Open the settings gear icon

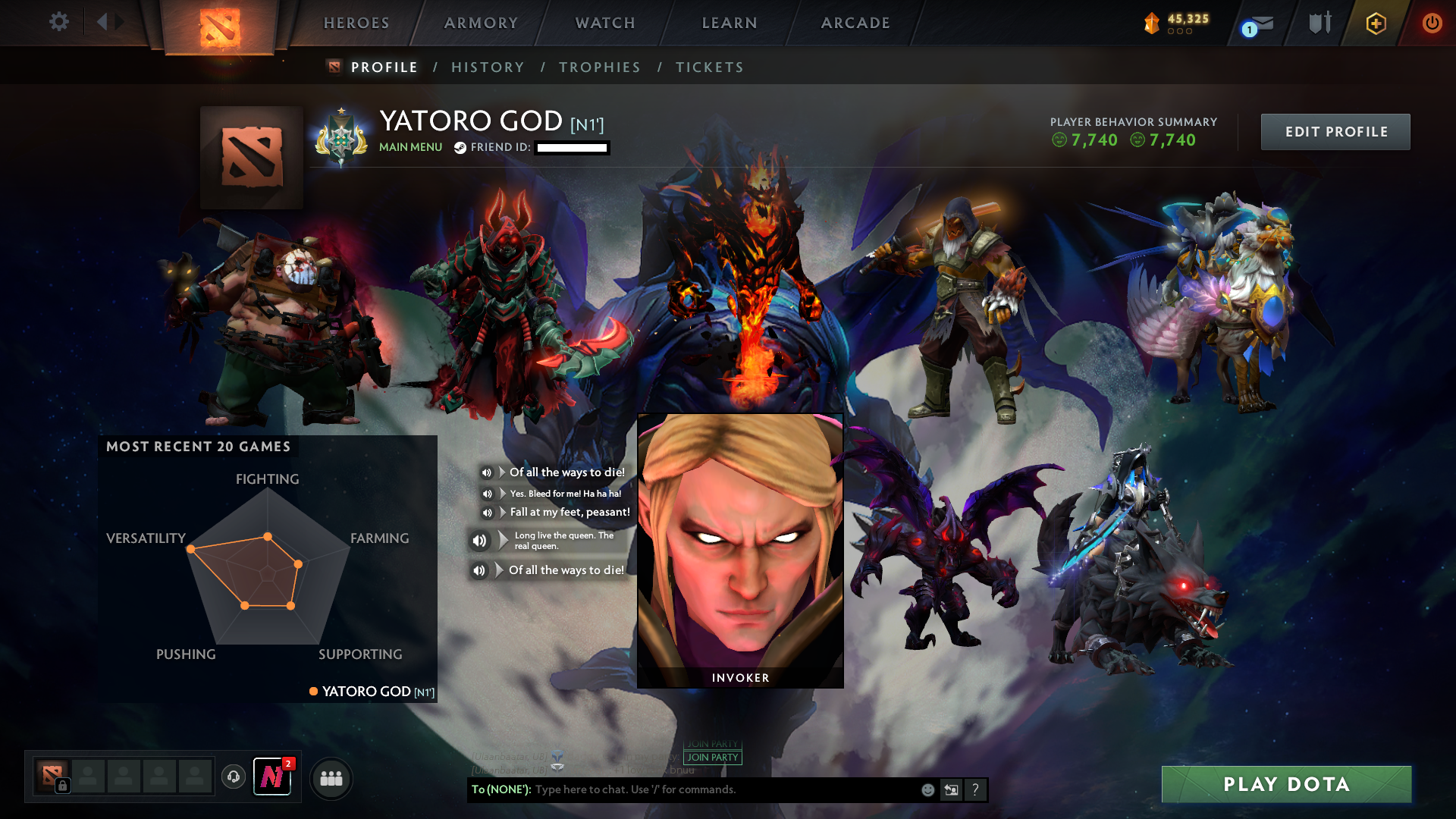click(x=59, y=22)
